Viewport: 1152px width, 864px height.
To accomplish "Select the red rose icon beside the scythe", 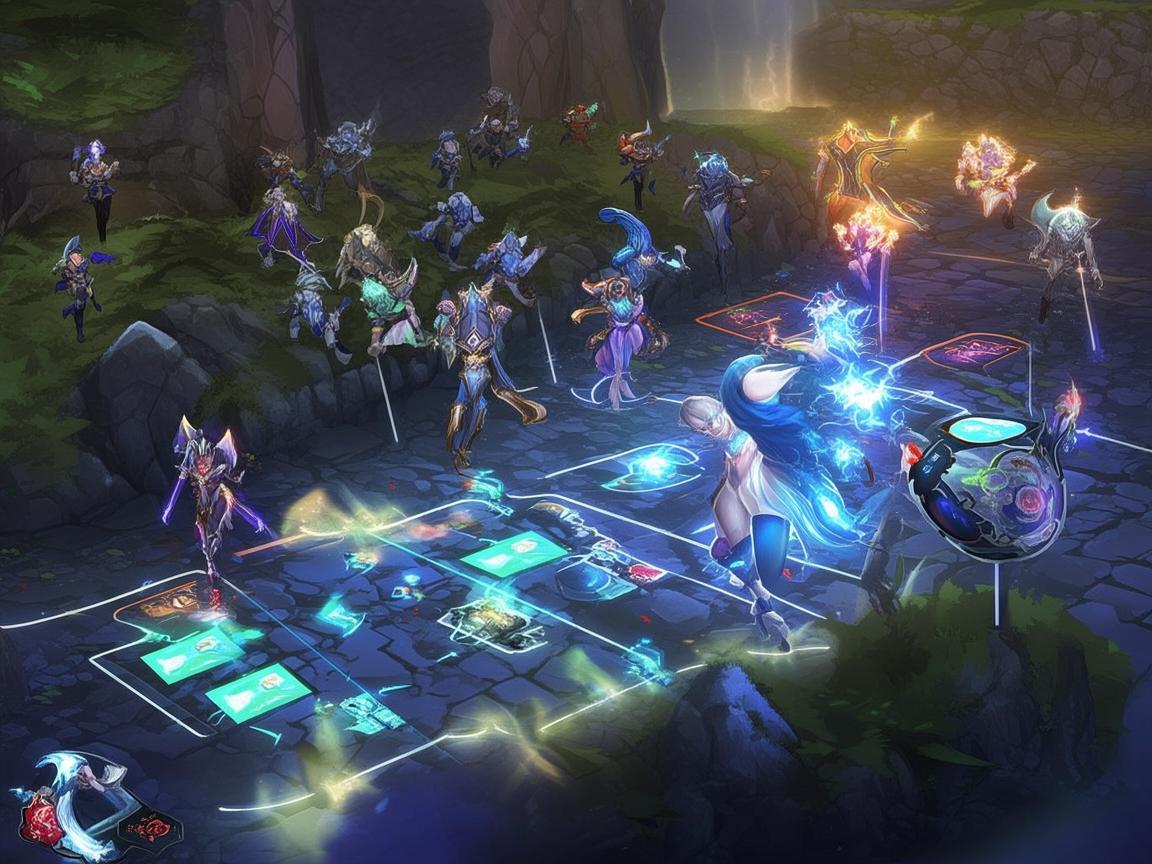I will click(x=41, y=822).
